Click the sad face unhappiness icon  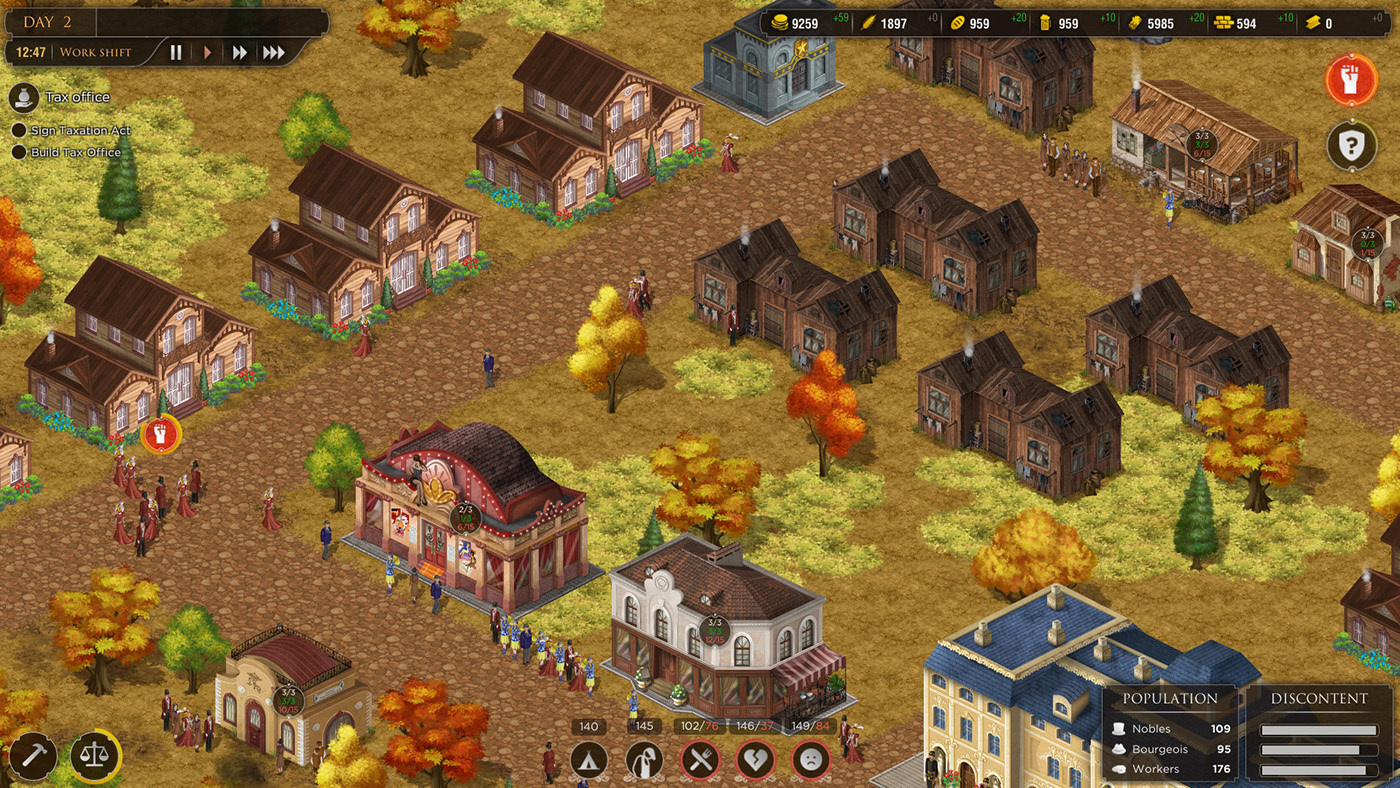811,761
